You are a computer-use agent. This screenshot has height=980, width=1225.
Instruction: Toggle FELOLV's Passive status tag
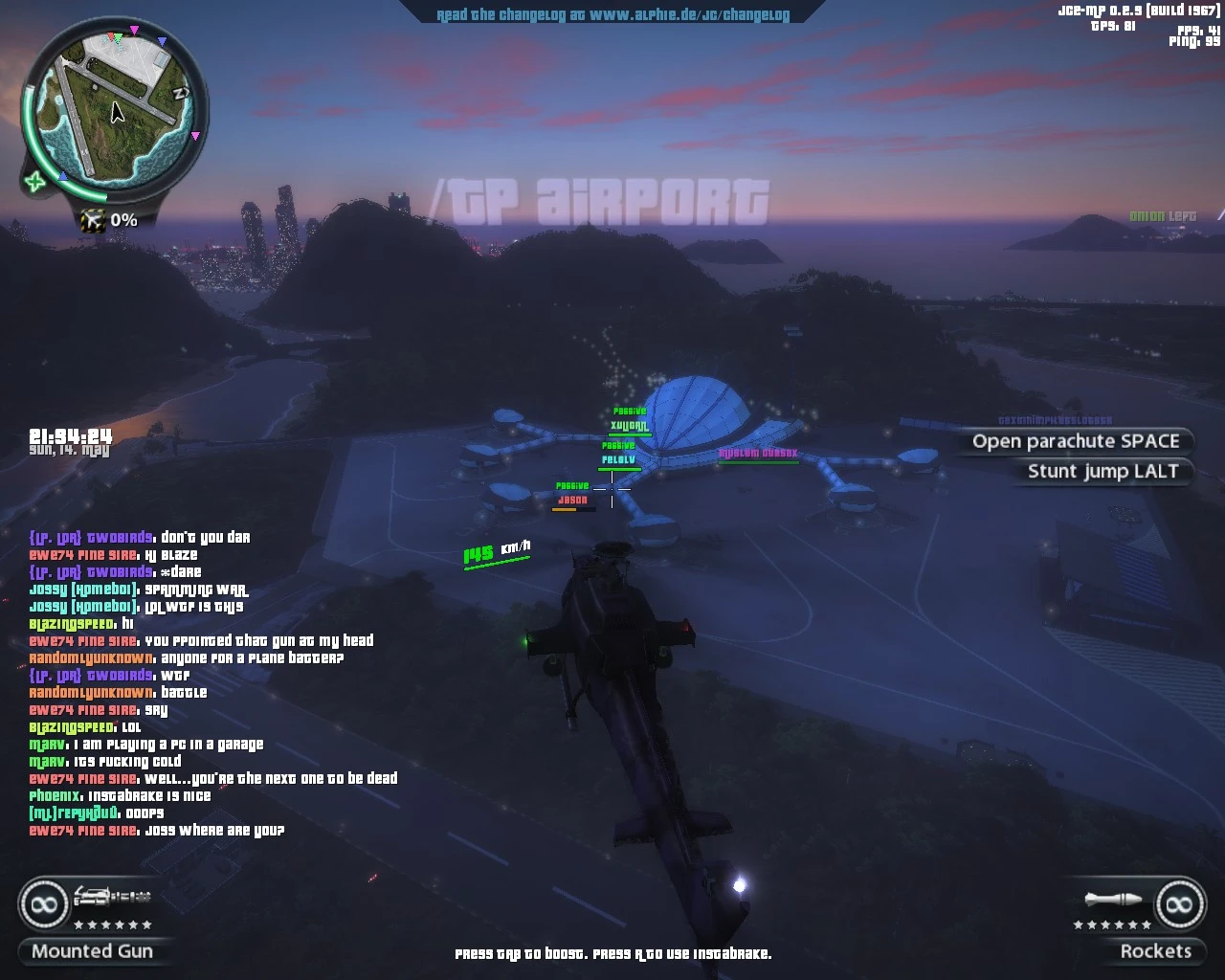pyautogui.click(x=616, y=445)
